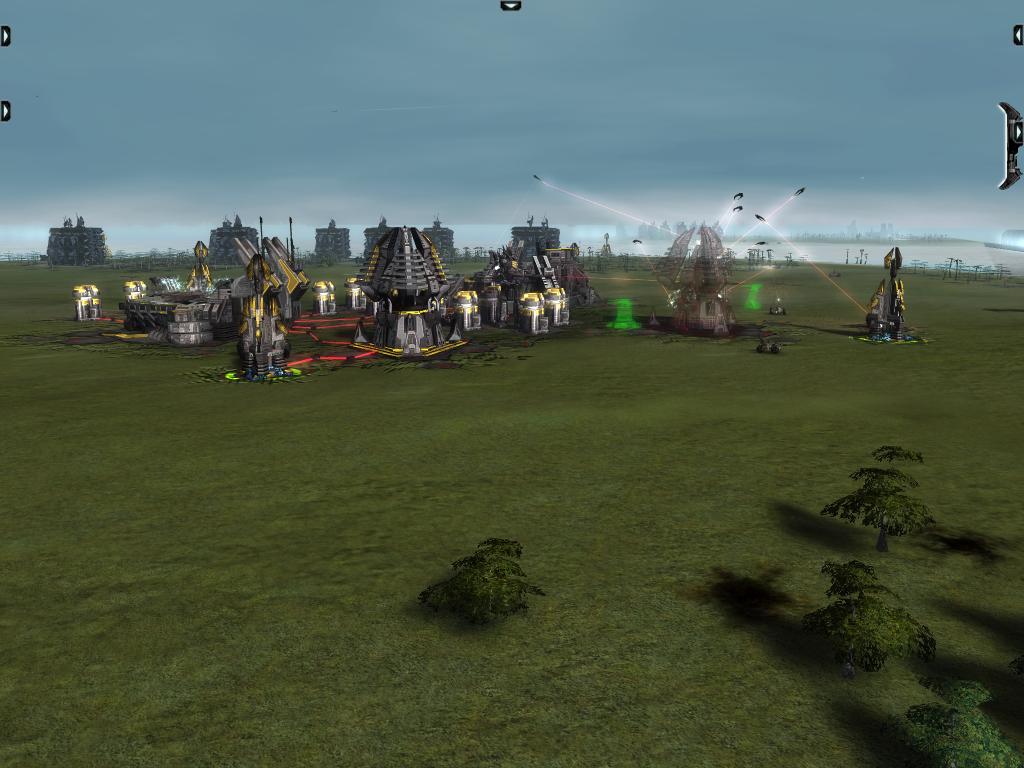Expand the collapsed panel with the down arrow
The height and width of the screenshot is (768, 1024).
point(511,6)
